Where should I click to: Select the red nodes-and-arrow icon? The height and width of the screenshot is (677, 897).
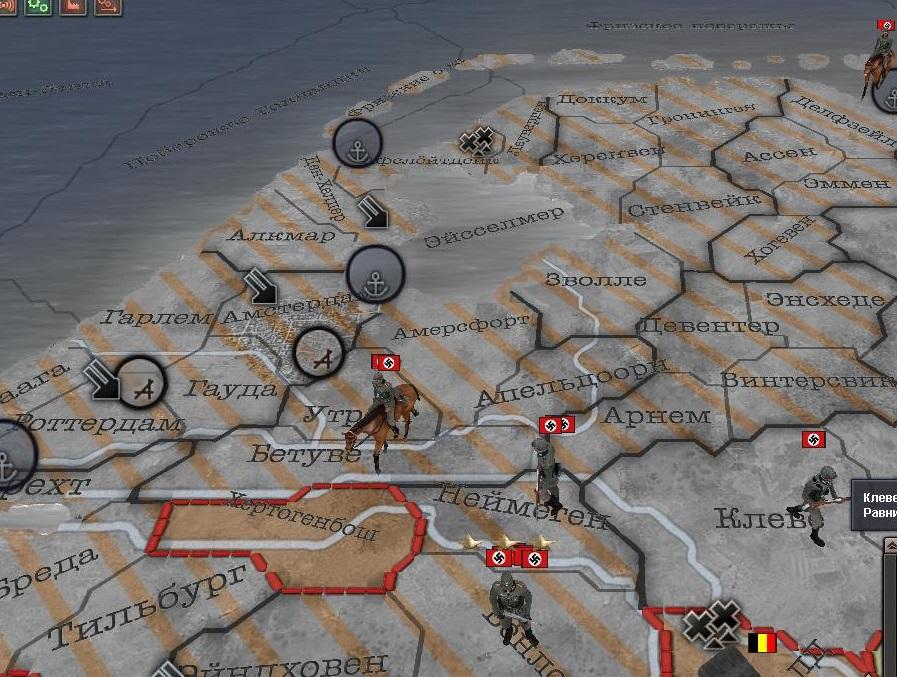(108, 6)
